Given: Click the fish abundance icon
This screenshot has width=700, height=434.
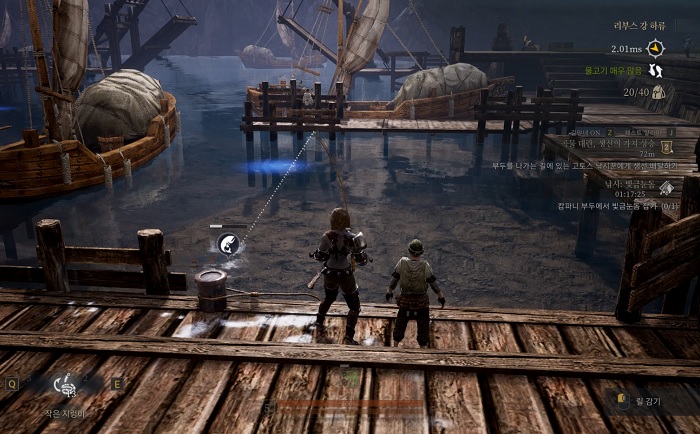Looking at the screenshot, I should click(656, 70).
